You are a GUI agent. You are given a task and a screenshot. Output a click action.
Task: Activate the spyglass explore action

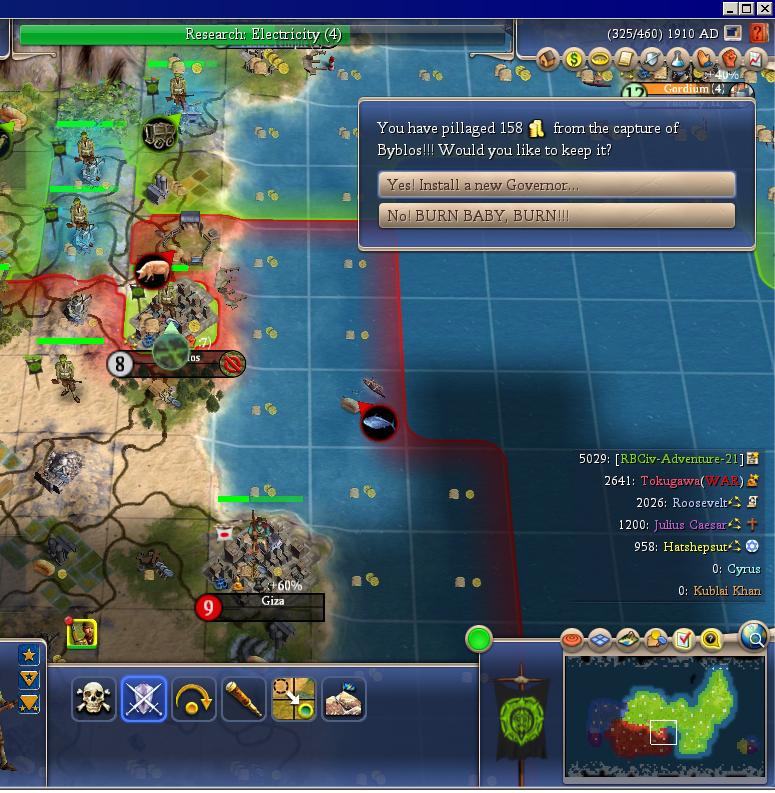243,699
